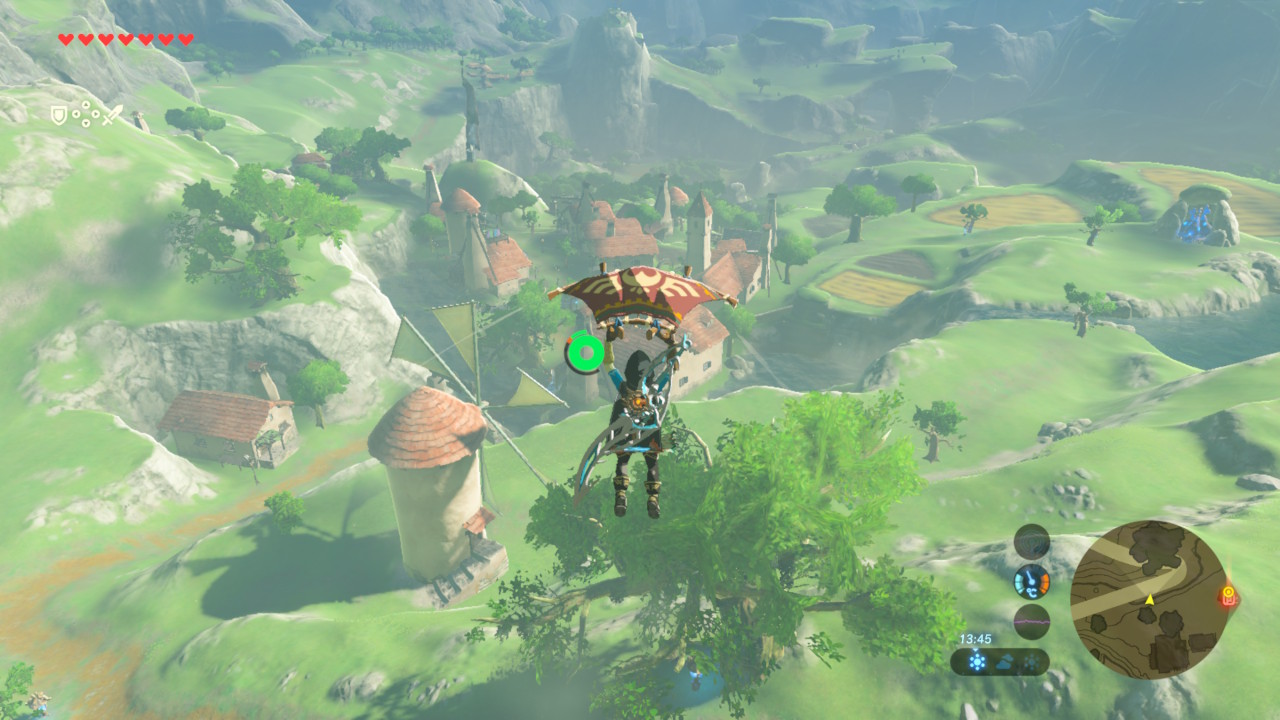Image resolution: width=1280 pixels, height=720 pixels.
Task: Click the Sheikah Sensor radar icon
Action: 1031,541
